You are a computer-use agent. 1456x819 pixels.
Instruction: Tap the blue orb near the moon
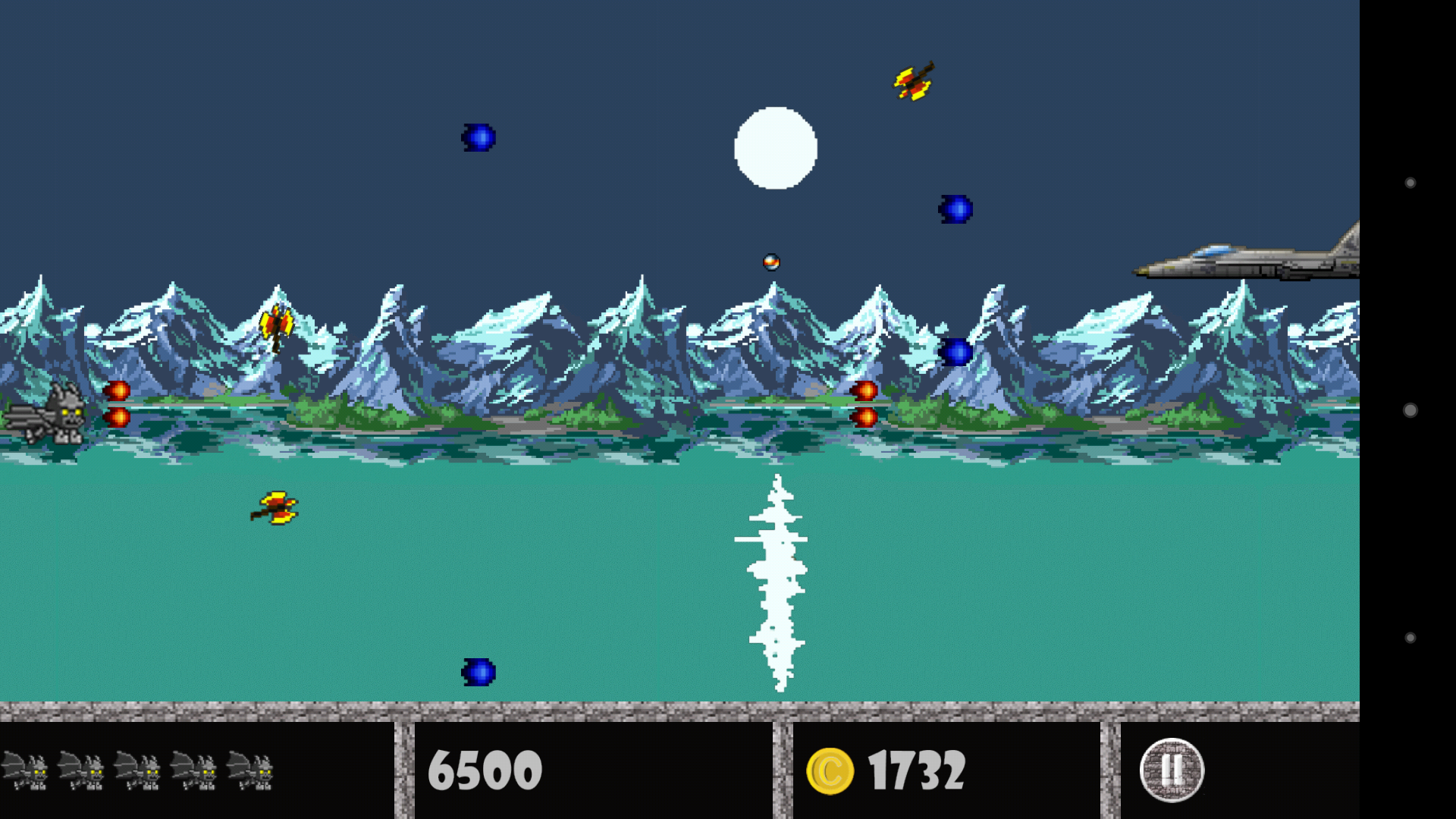957,209
